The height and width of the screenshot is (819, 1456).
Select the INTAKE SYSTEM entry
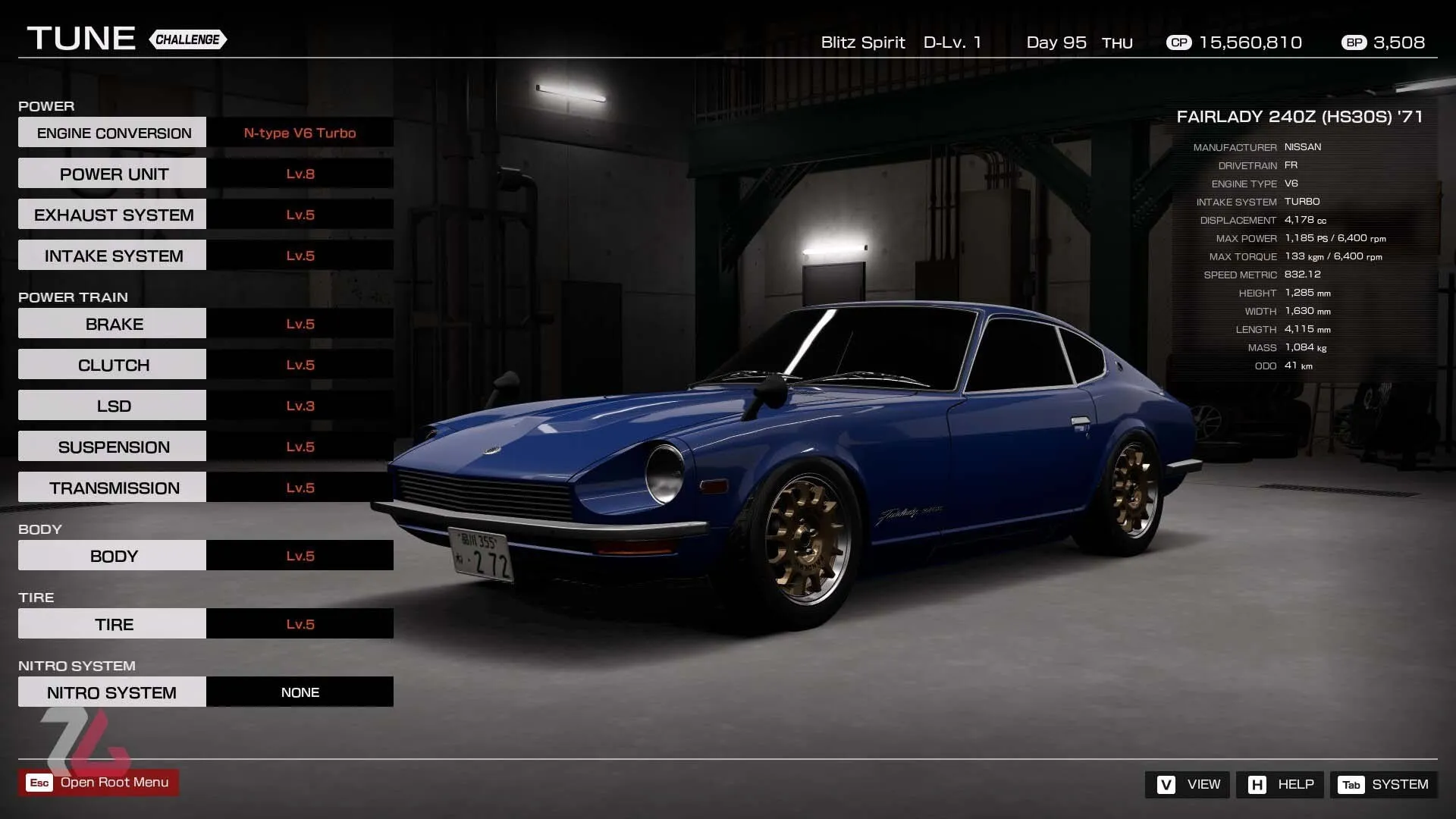pyautogui.click(x=112, y=255)
